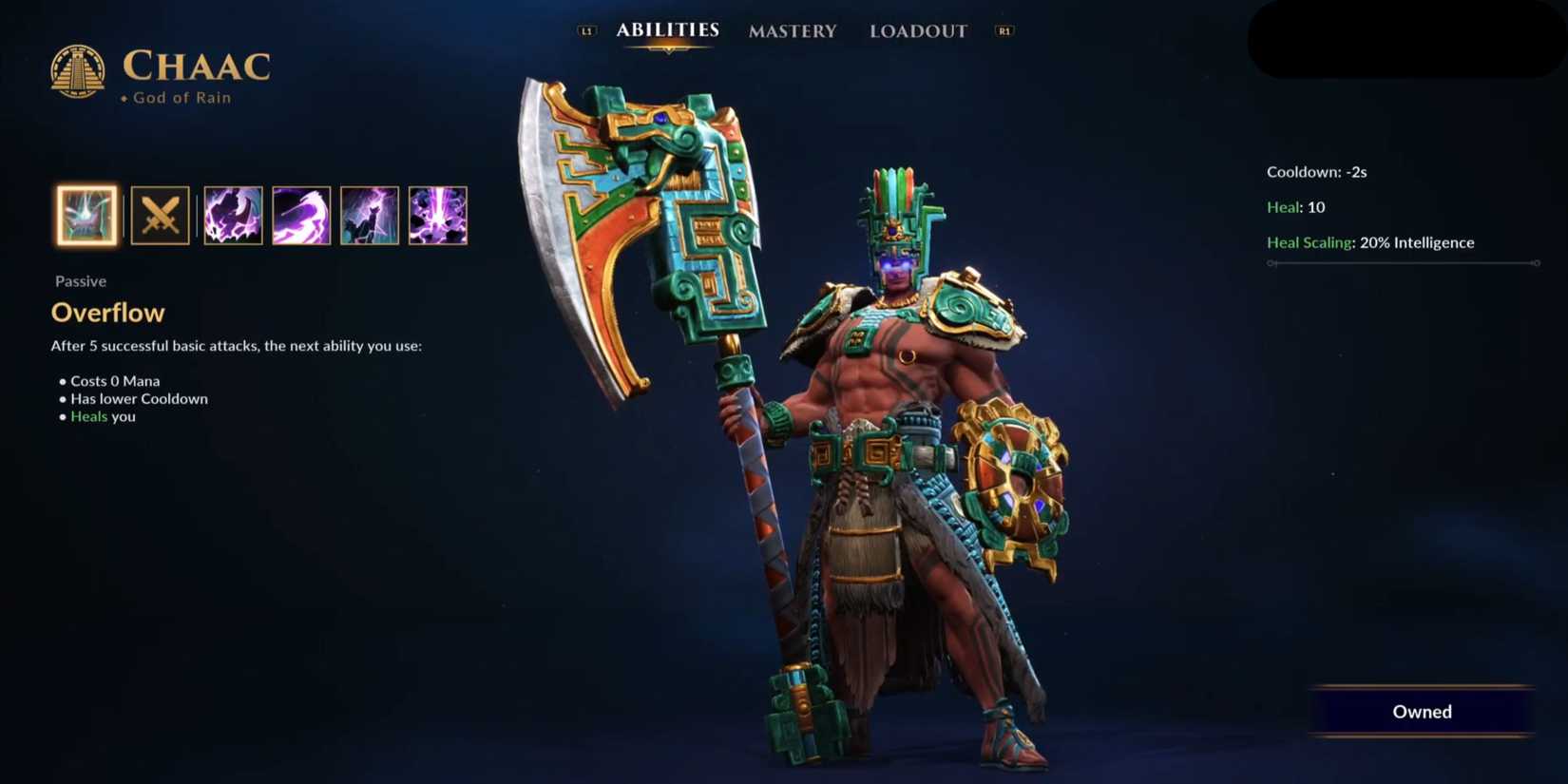
Task: Select the Overflow passive ability icon
Action: [86, 216]
